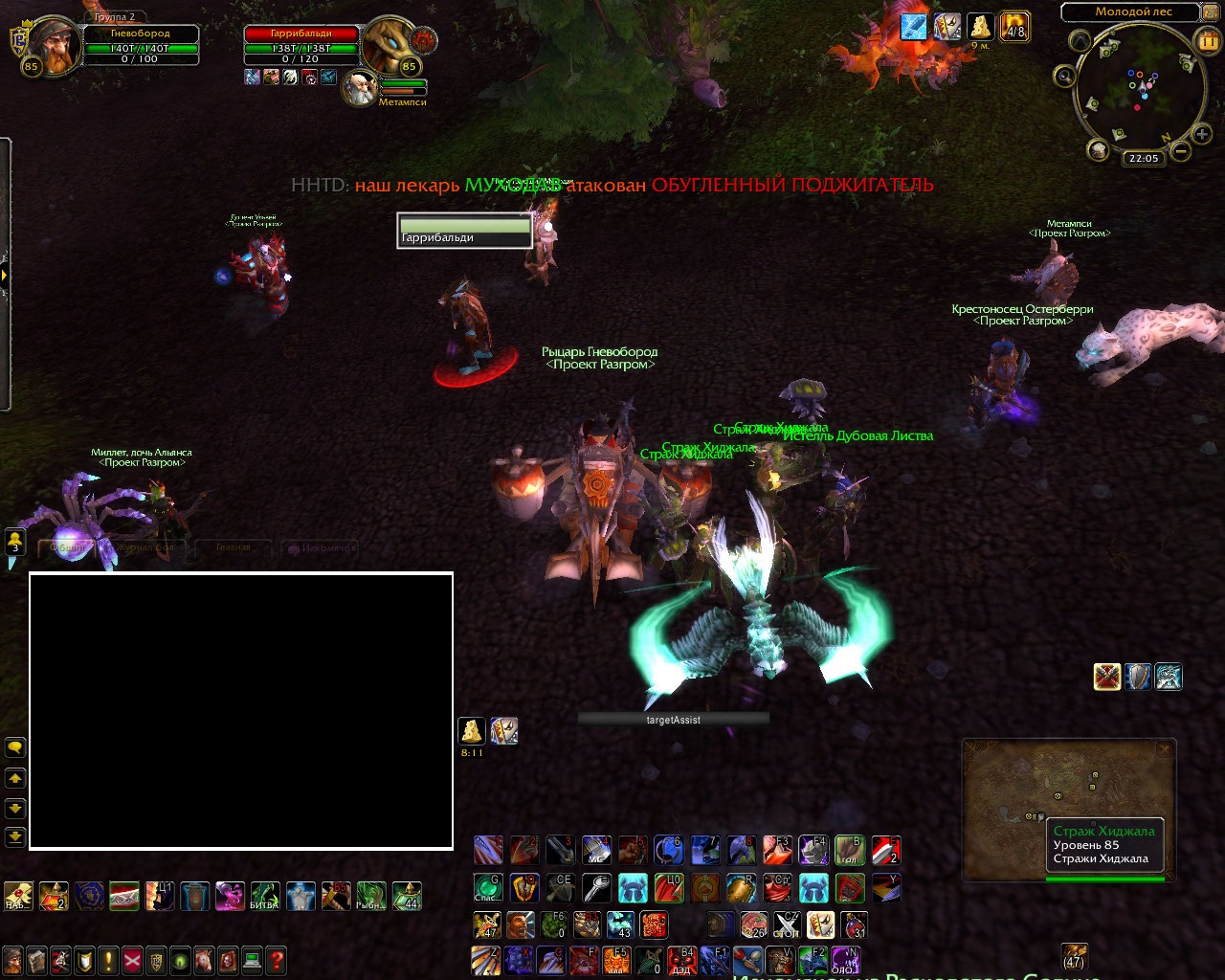The height and width of the screenshot is (980, 1225).
Task: Zoom out the minimap with minus button
Action: (x=1181, y=151)
